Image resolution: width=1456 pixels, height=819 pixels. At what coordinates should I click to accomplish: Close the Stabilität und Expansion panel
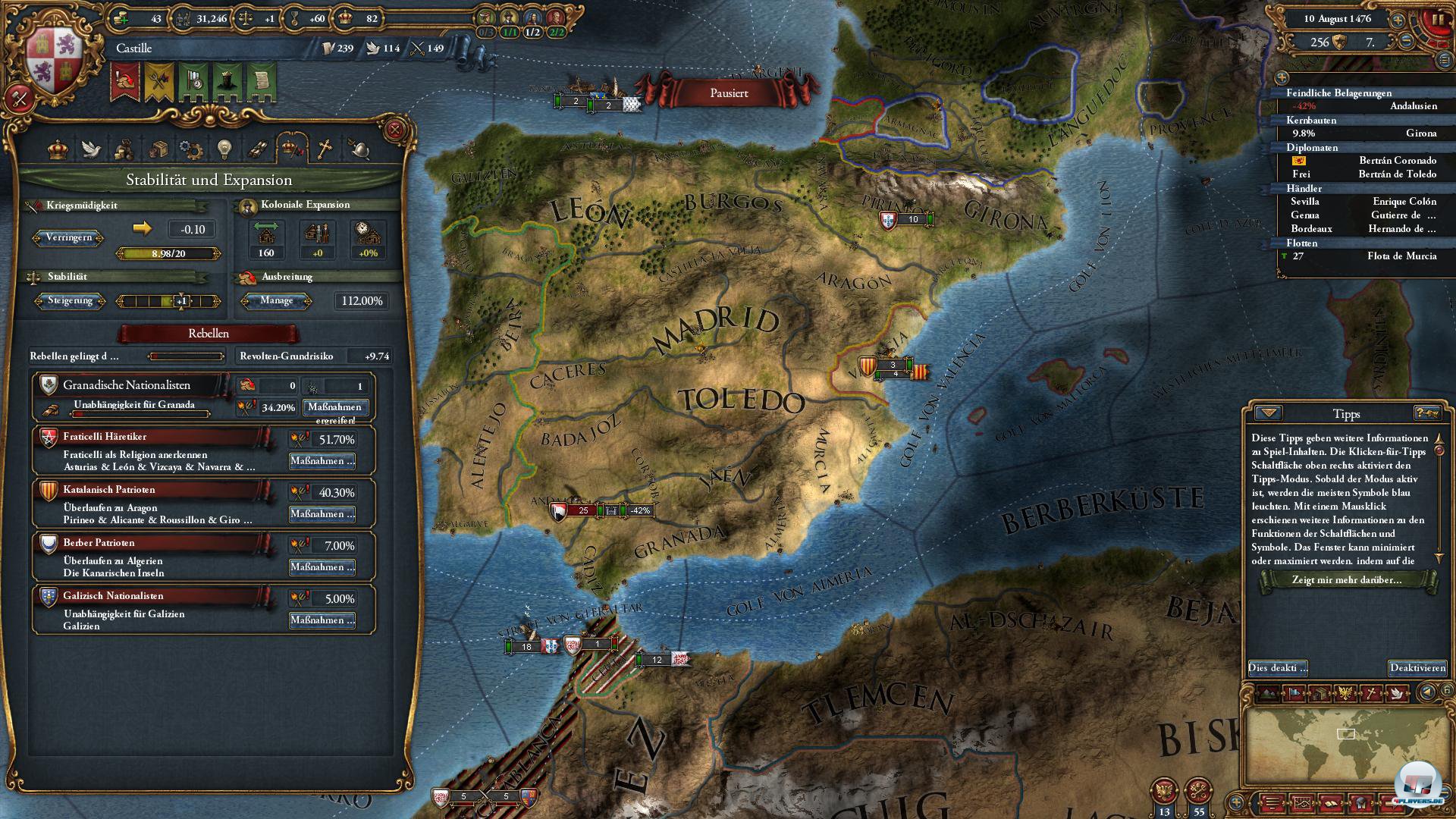tap(394, 130)
